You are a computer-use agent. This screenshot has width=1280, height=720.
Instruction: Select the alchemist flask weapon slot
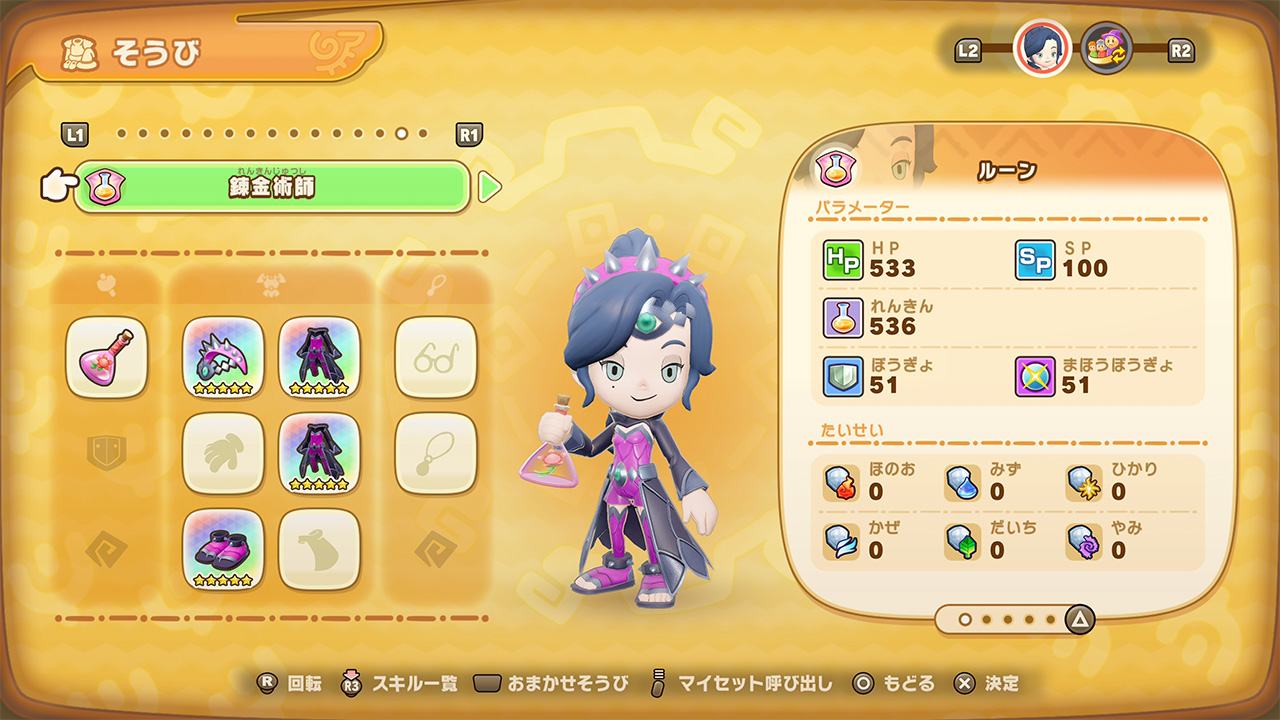point(105,360)
